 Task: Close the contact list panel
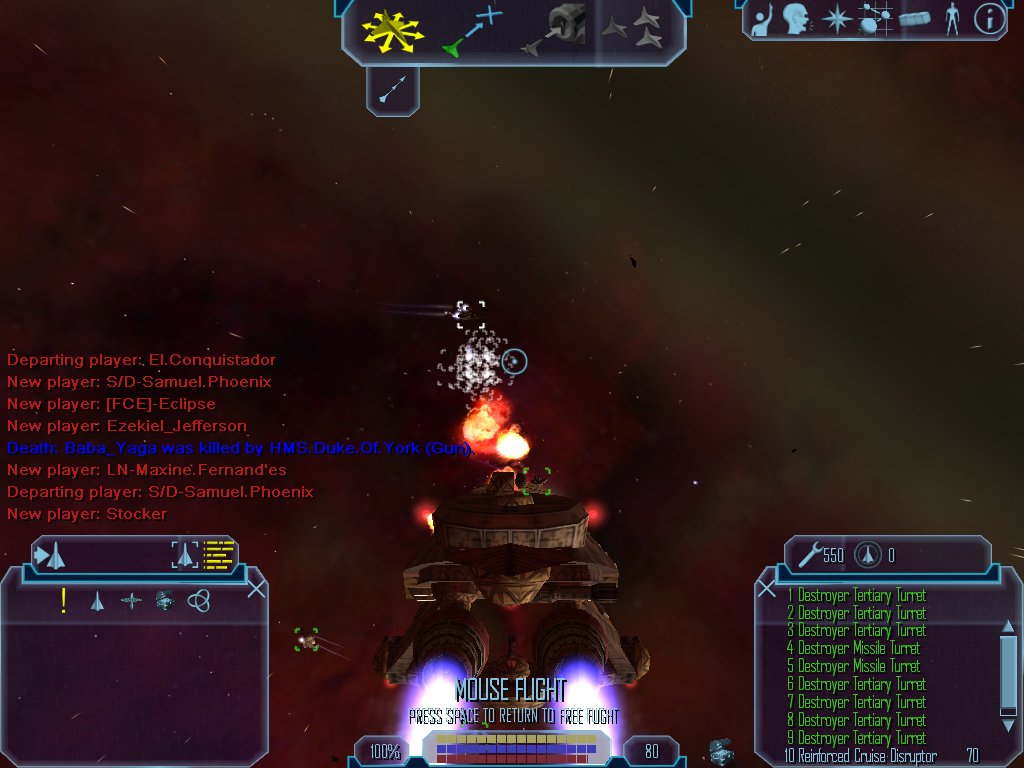click(x=256, y=589)
